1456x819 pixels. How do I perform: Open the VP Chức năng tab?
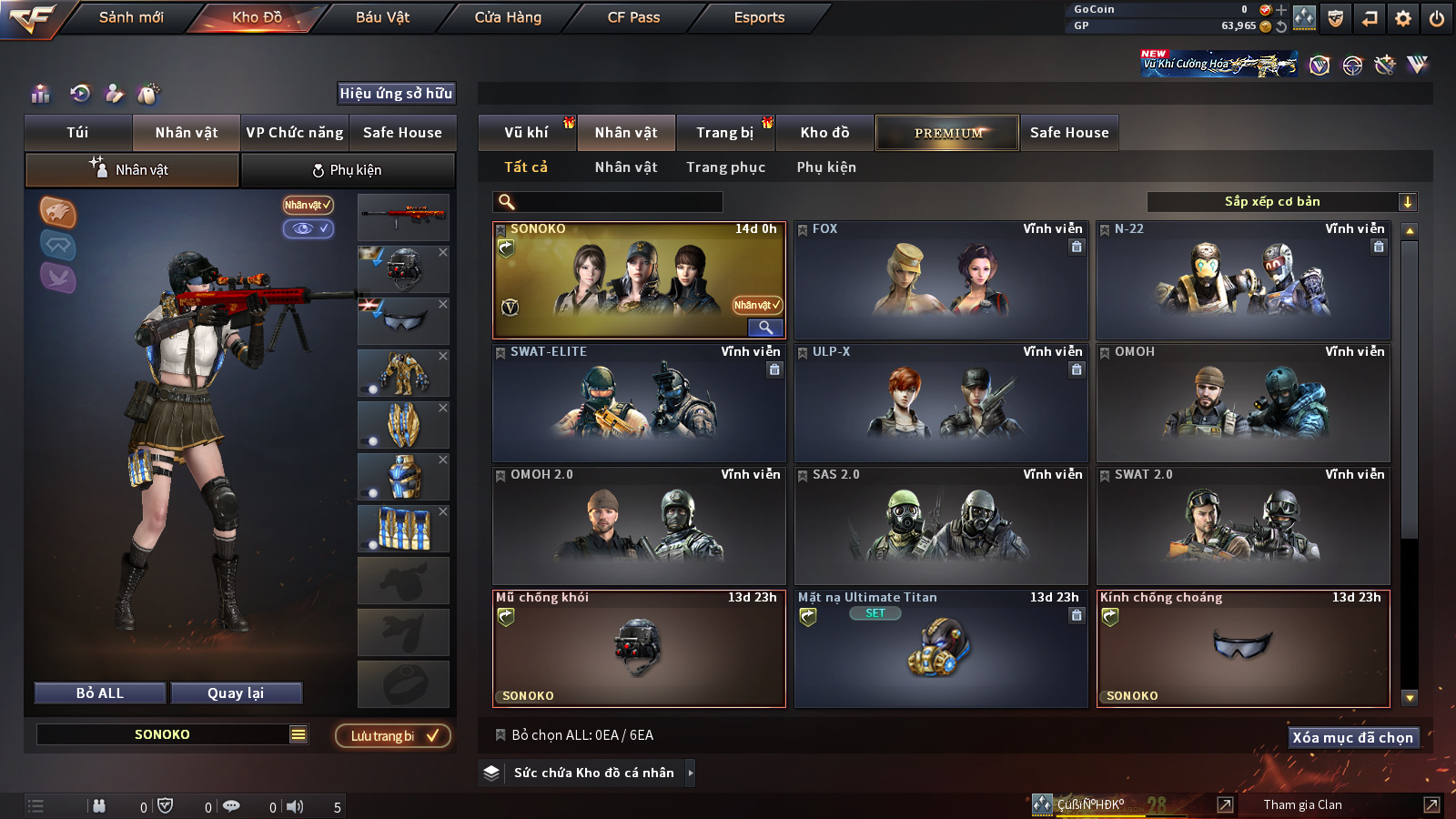(295, 133)
